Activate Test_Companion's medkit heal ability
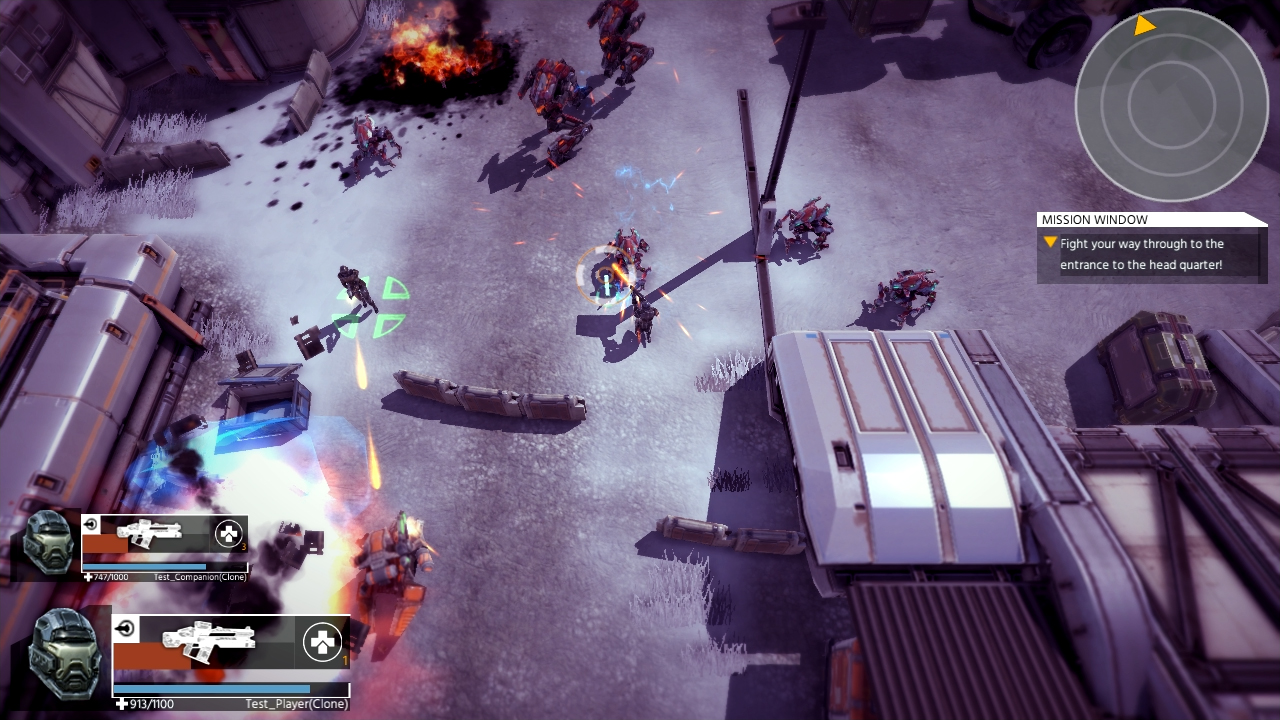This screenshot has height=720, width=1280. click(229, 534)
